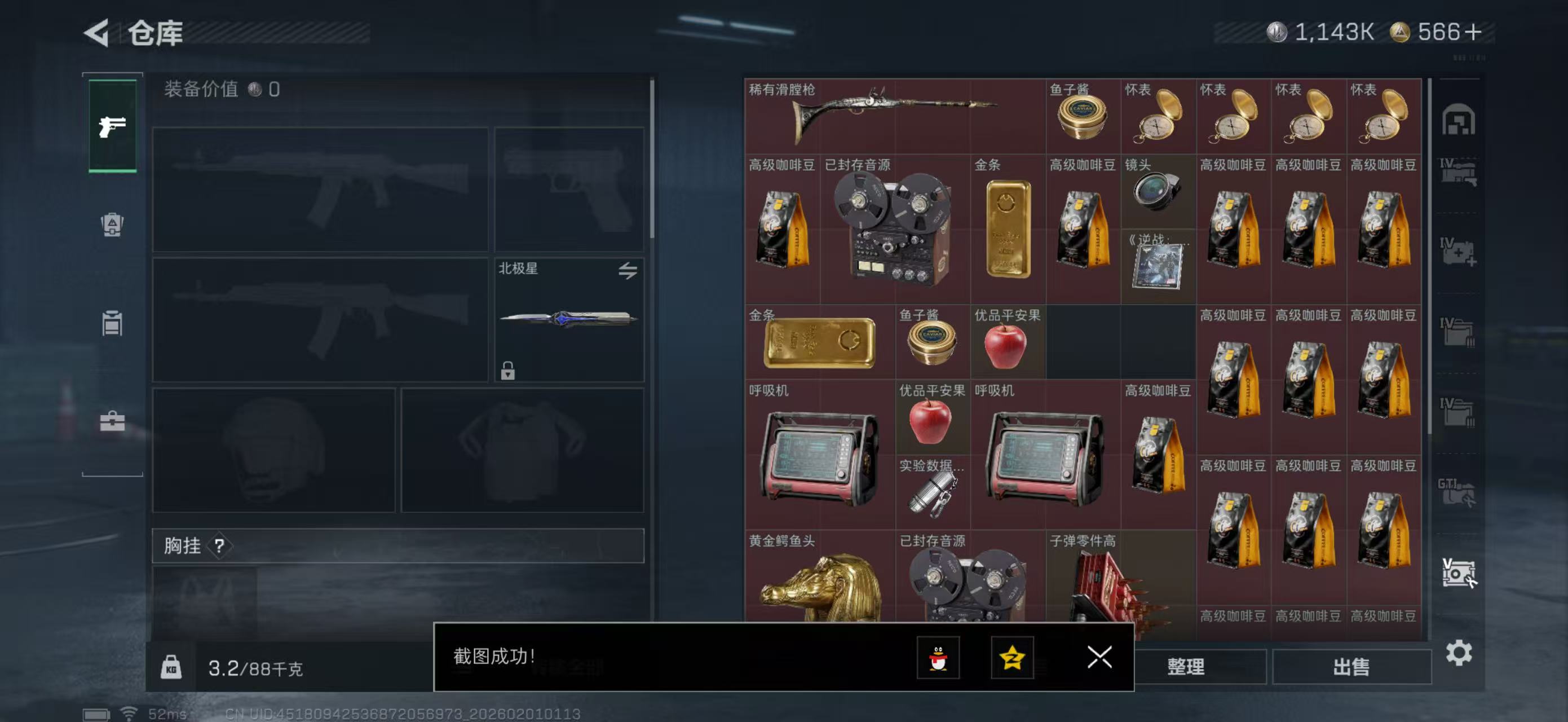Open the settings gear at bottom right
The height and width of the screenshot is (722, 1568).
pos(1458,652)
